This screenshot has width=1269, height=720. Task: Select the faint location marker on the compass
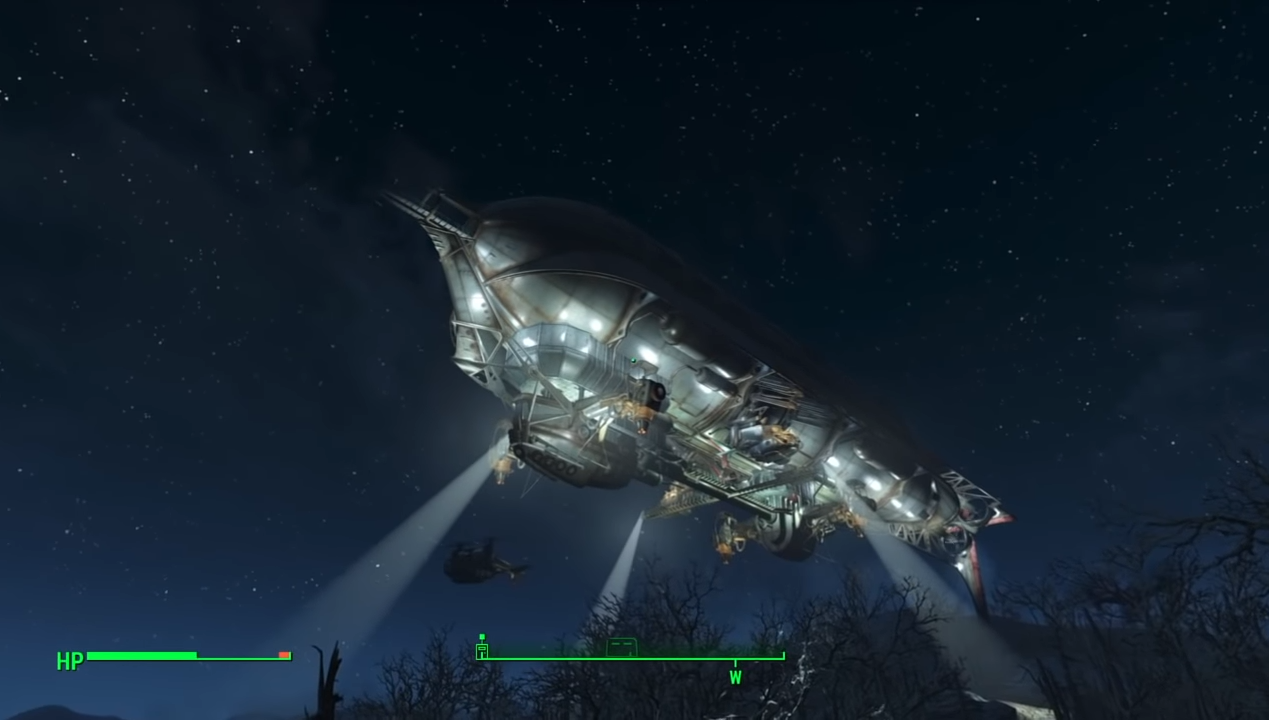(x=621, y=647)
